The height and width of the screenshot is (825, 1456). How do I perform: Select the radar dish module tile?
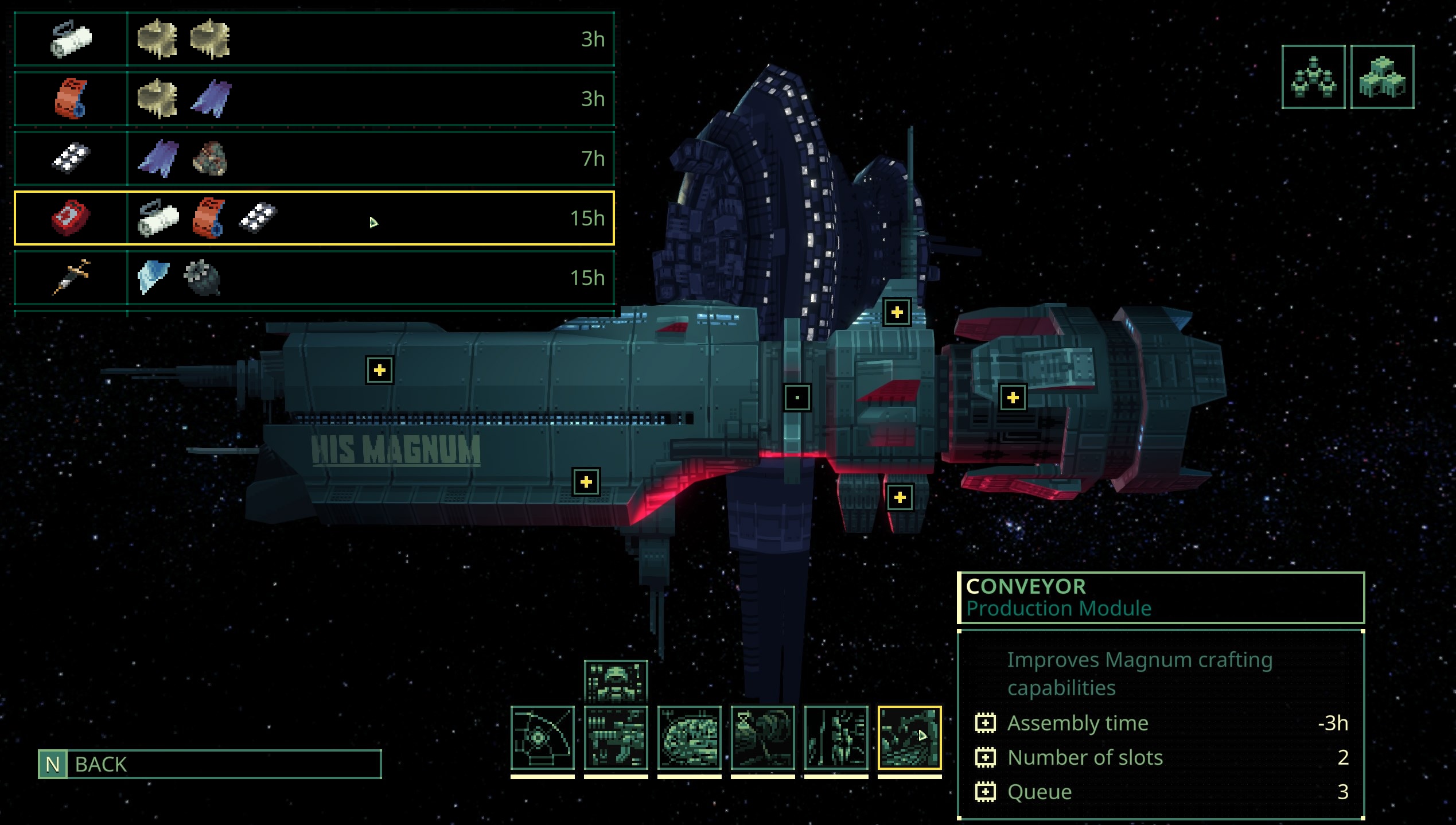pyautogui.click(x=542, y=738)
